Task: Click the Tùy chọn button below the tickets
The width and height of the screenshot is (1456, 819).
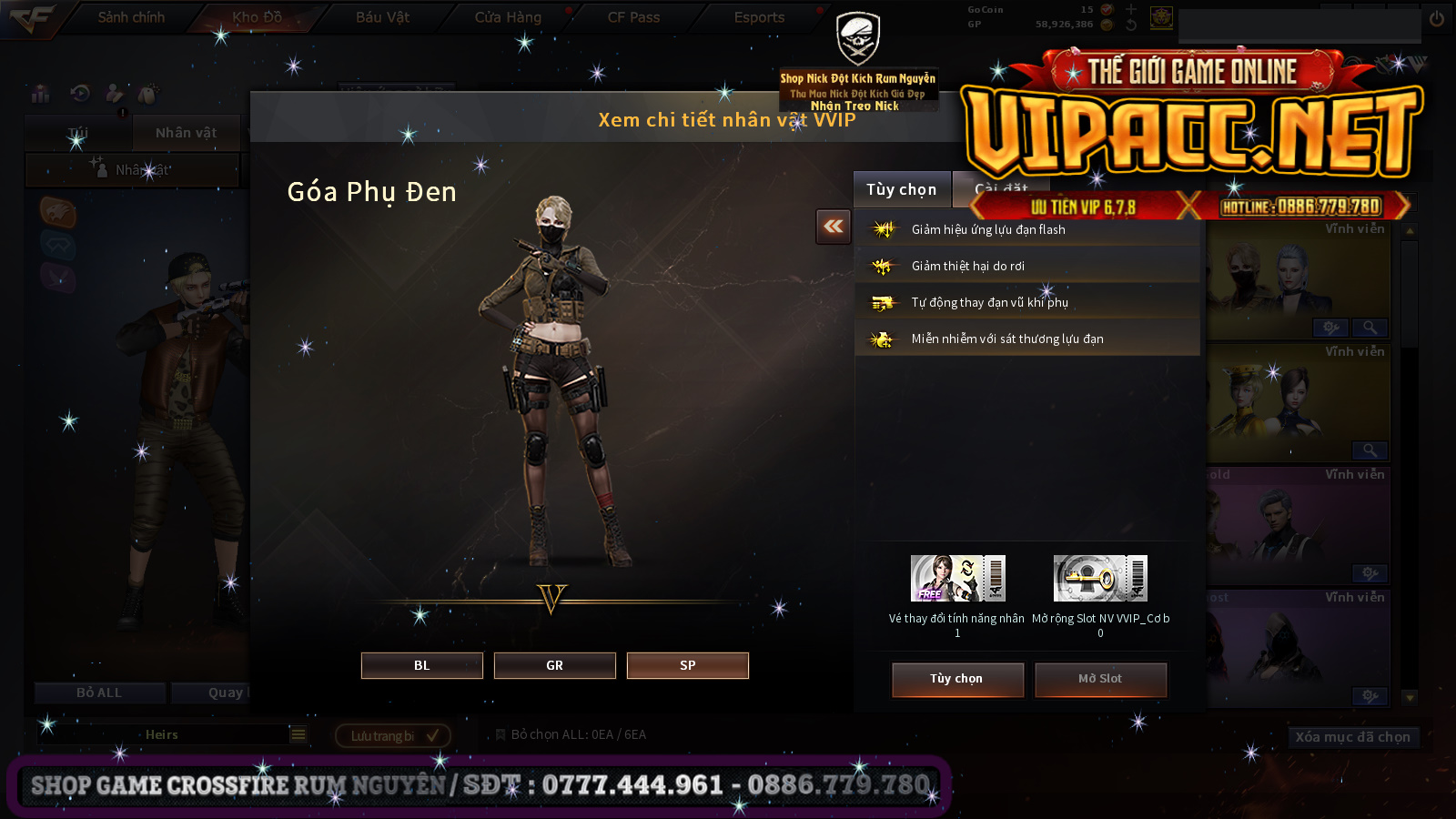Action: pos(956,679)
